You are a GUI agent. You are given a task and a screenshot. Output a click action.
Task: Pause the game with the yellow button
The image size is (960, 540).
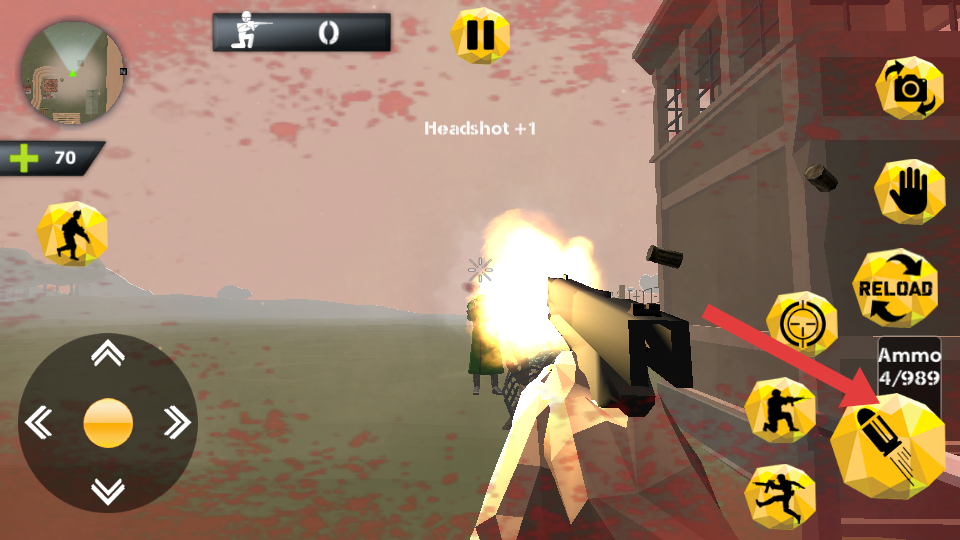click(x=480, y=36)
